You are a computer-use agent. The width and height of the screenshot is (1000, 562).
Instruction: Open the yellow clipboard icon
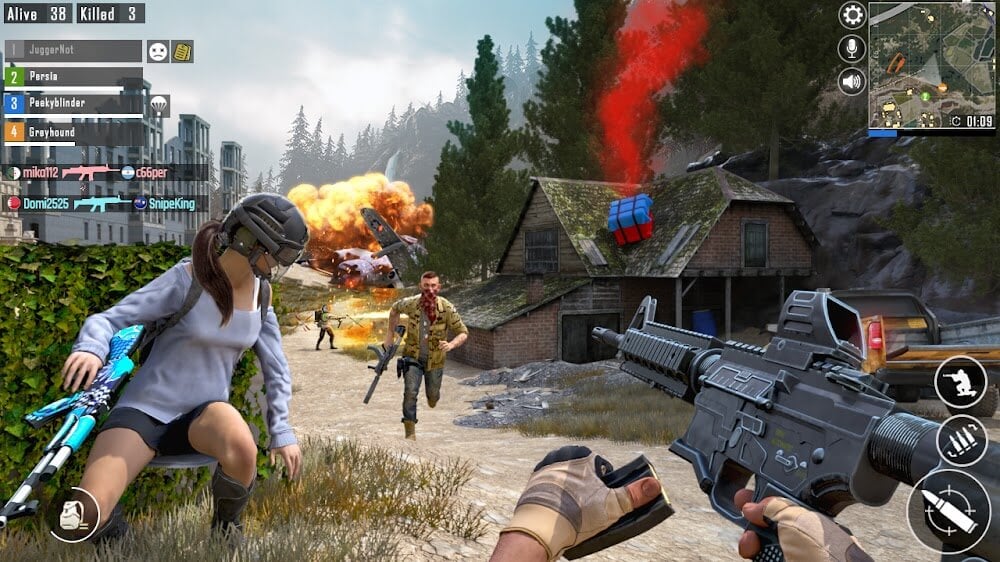[183, 51]
